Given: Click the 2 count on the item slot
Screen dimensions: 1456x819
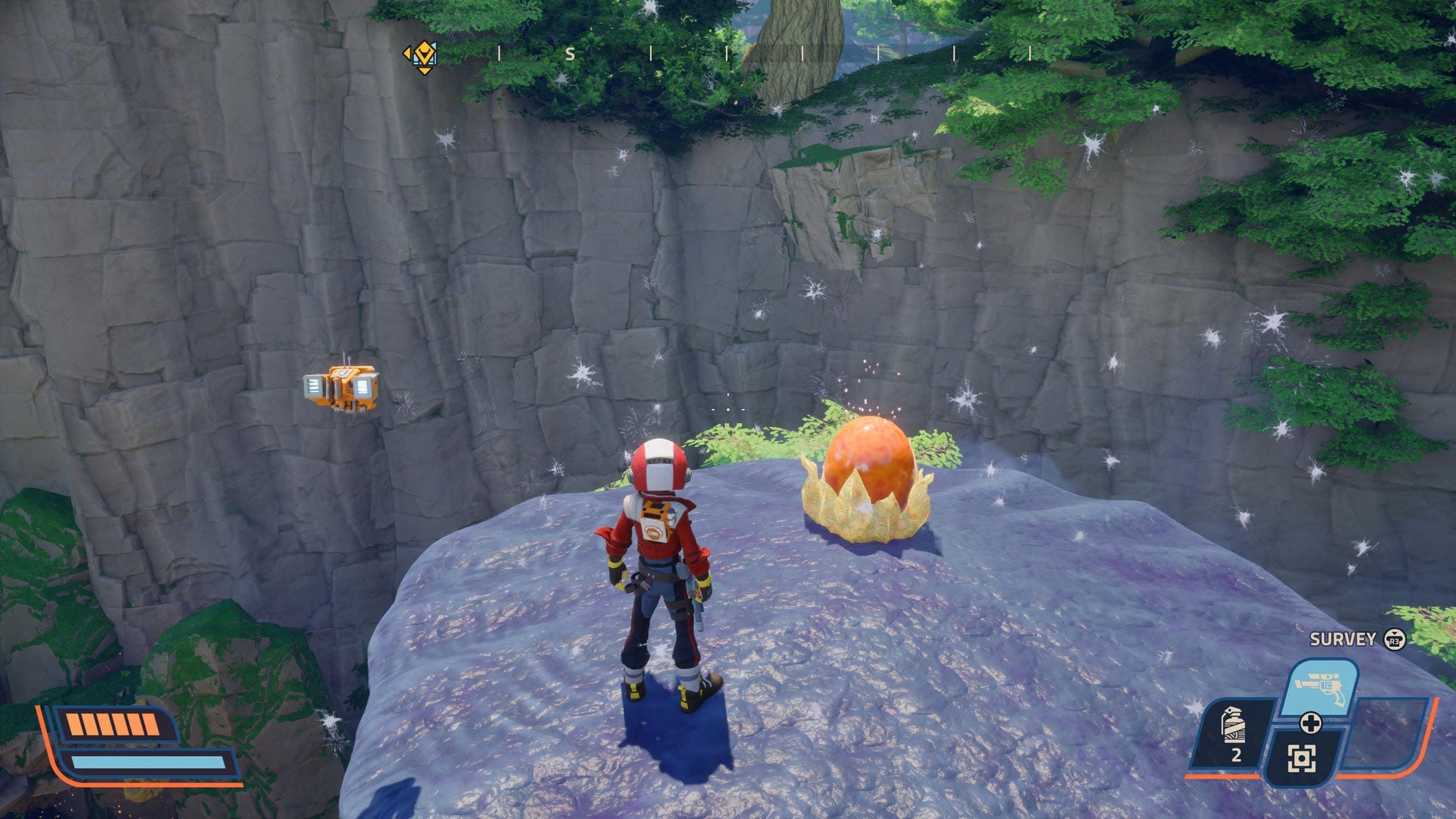Looking at the screenshot, I should pos(1236,755).
